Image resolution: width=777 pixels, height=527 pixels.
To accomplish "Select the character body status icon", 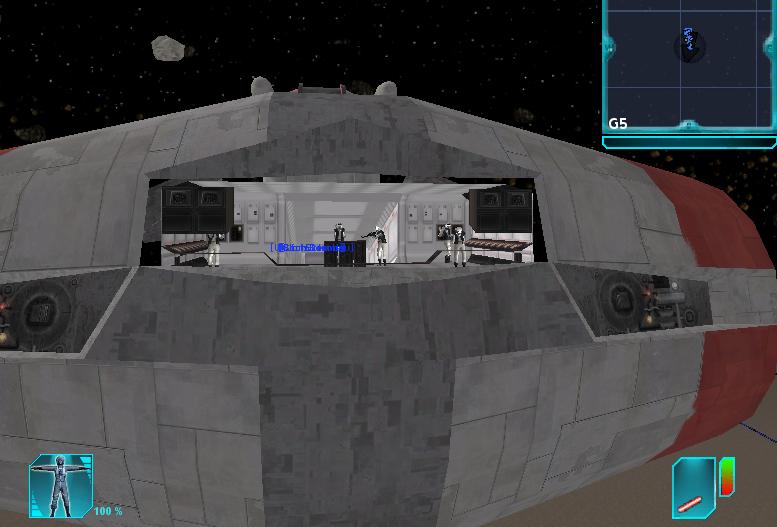I will tap(62, 485).
